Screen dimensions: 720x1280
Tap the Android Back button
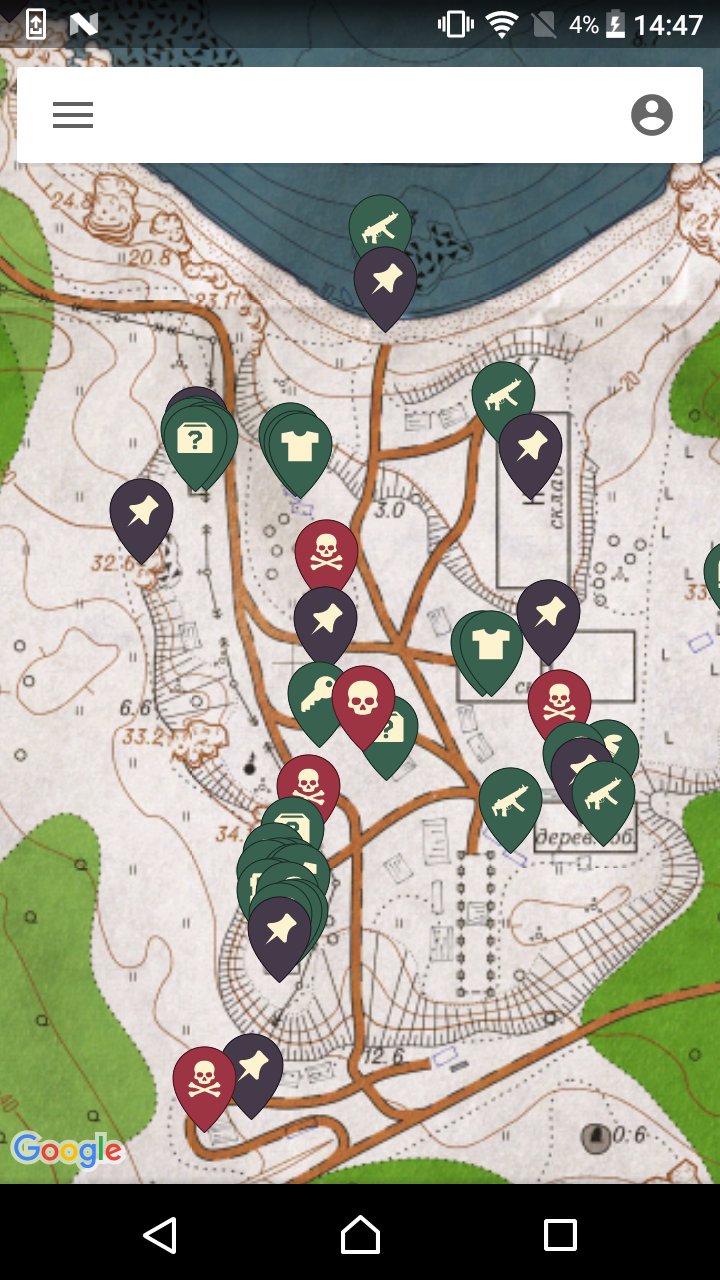click(x=160, y=1235)
